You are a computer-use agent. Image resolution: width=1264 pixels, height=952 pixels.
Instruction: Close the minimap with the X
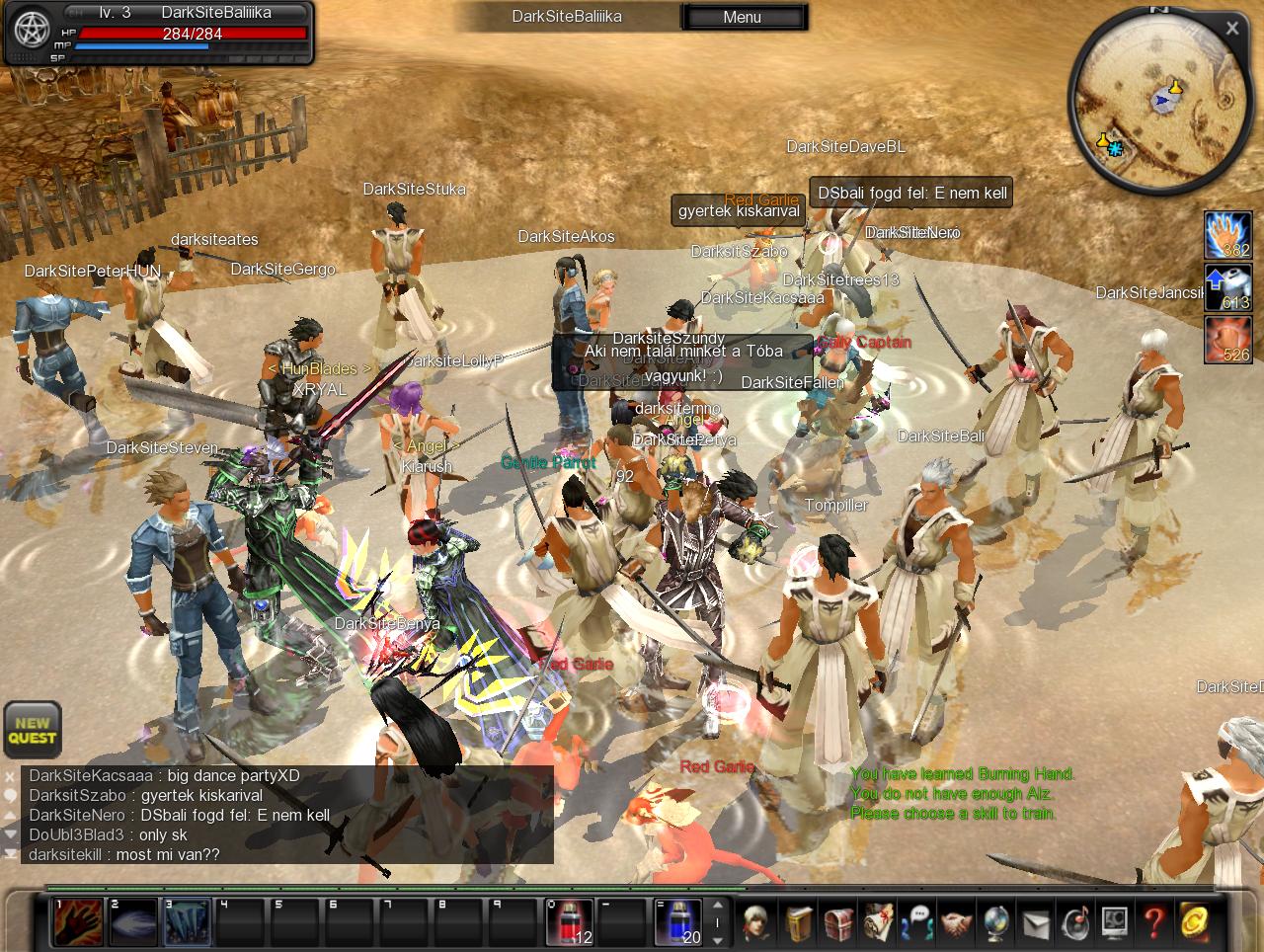pos(1232,29)
